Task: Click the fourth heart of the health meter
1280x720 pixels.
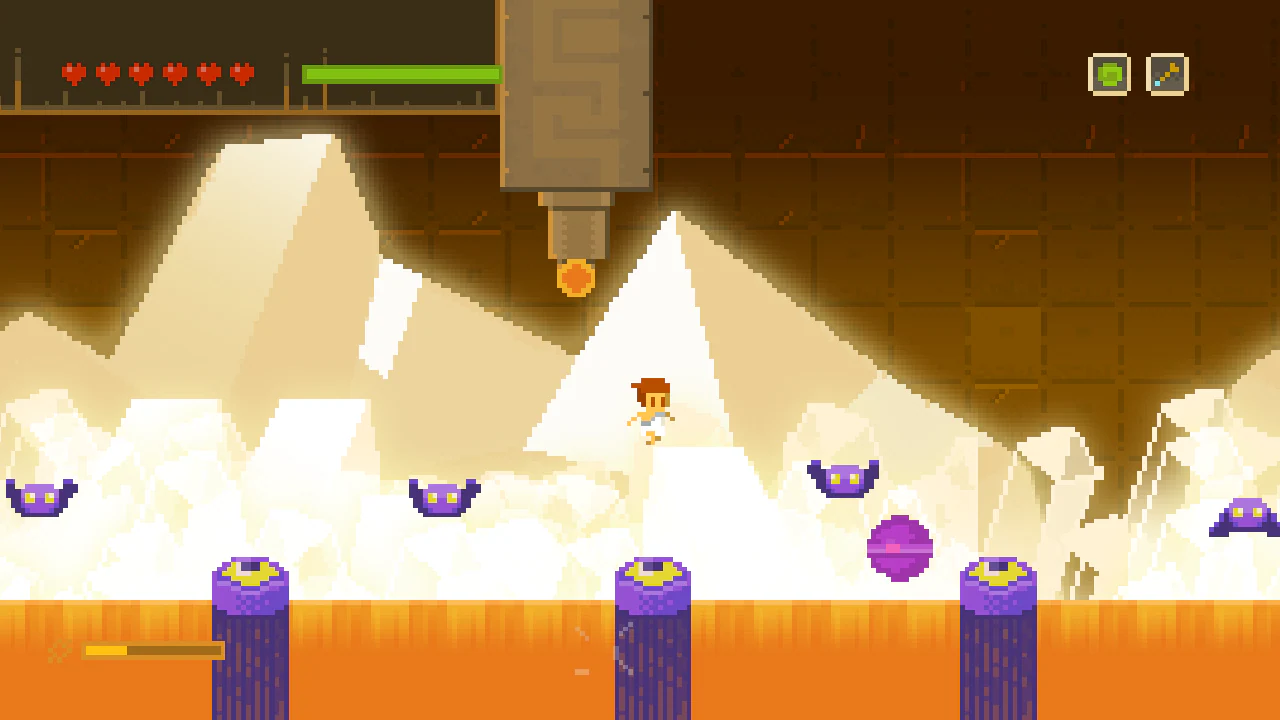Action: pos(174,72)
